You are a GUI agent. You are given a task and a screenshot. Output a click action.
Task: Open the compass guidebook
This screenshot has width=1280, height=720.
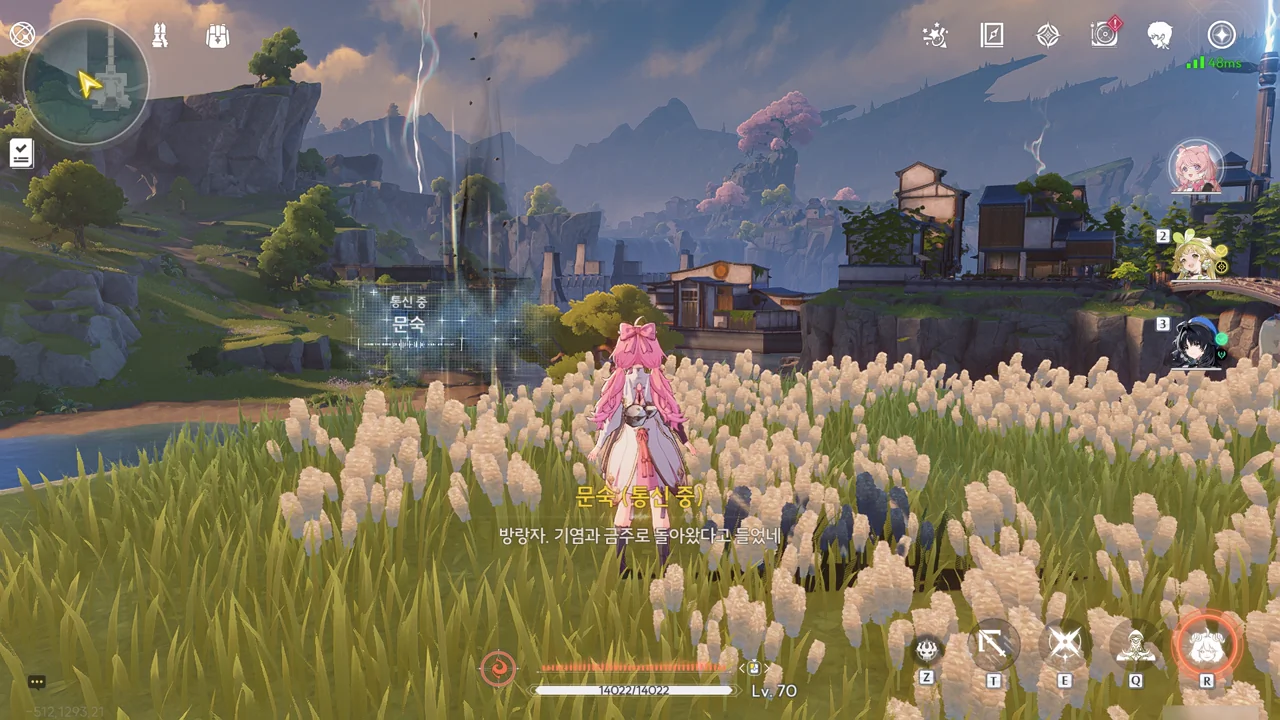[x=991, y=36]
